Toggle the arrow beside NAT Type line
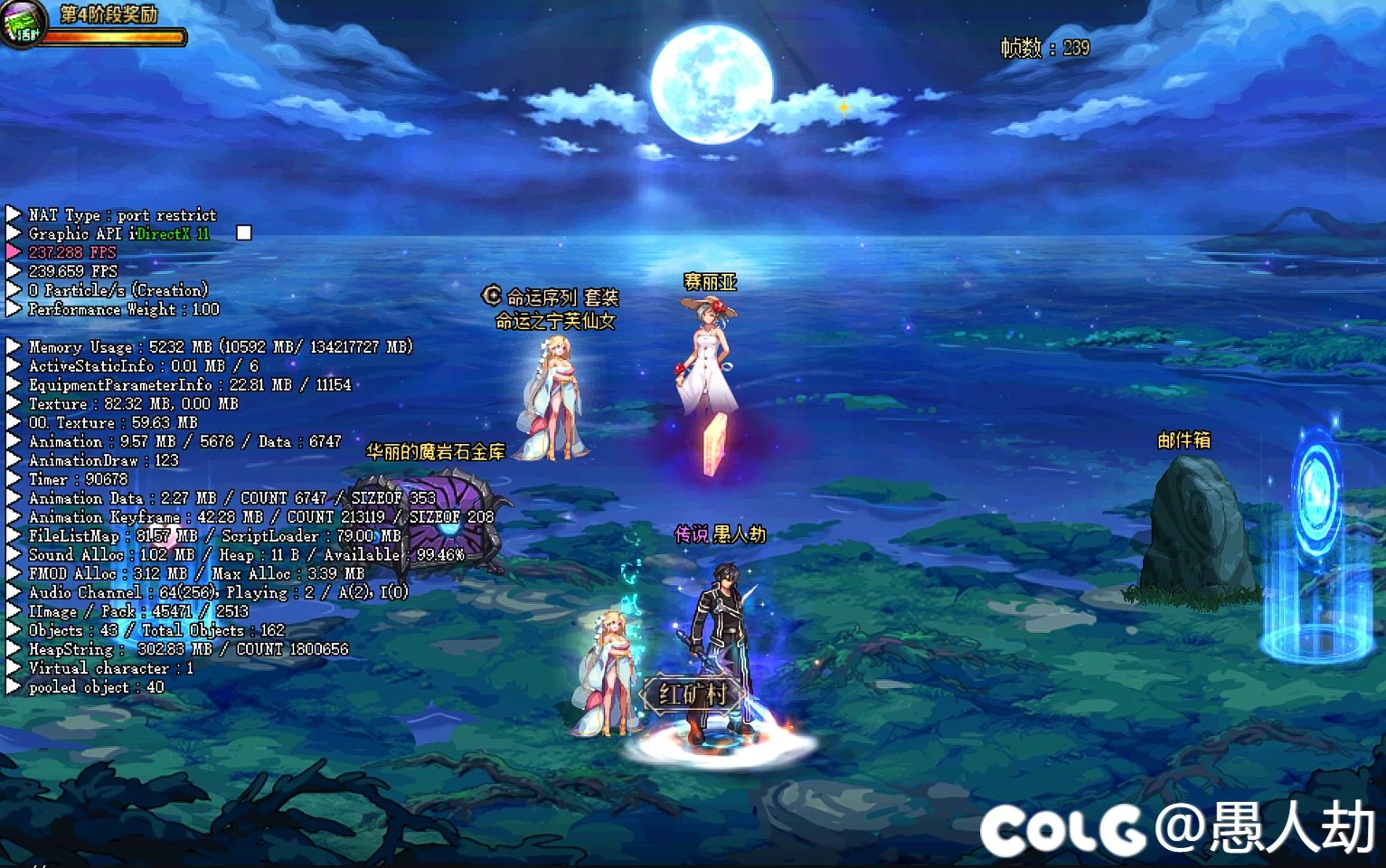 (x=13, y=214)
